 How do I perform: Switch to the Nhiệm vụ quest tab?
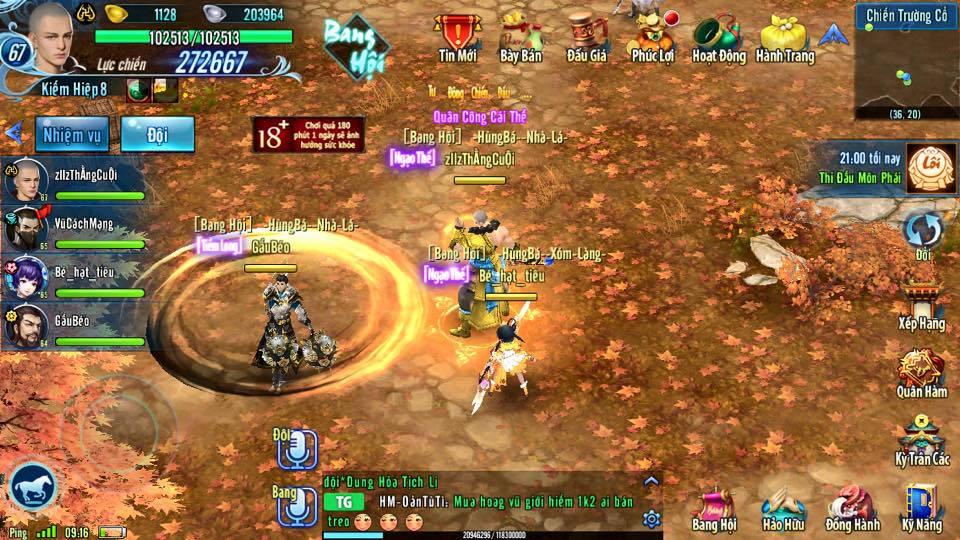[x=73, y=134]
